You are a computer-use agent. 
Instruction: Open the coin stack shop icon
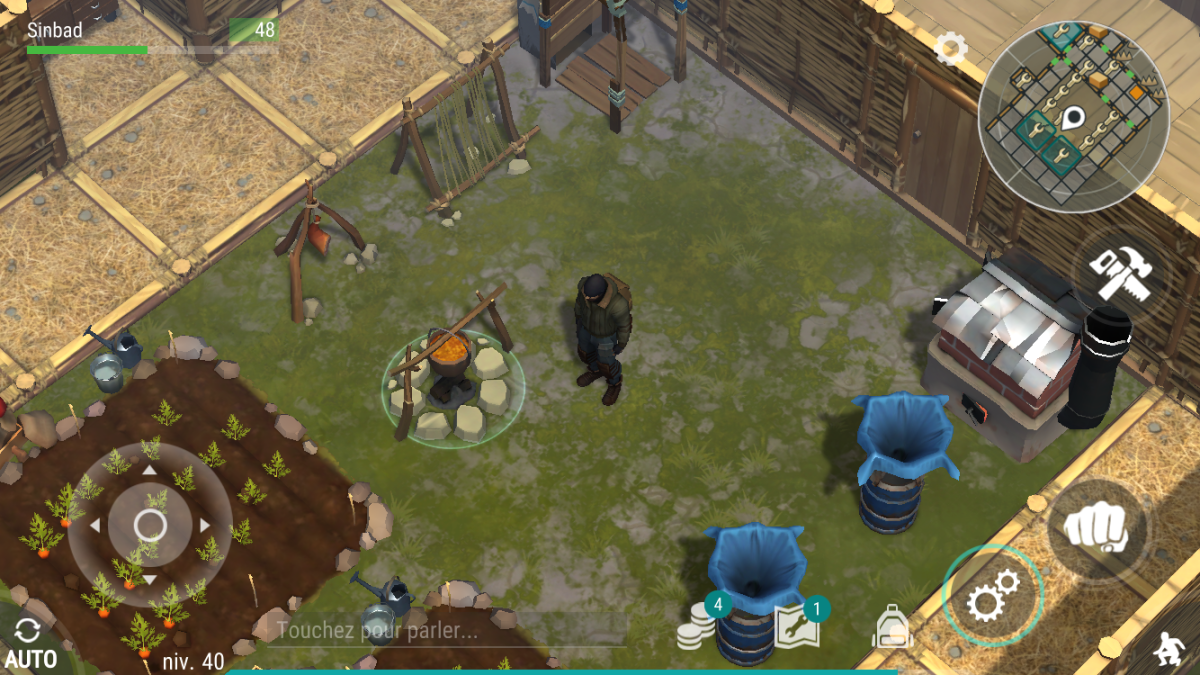(x=698, y=626)
